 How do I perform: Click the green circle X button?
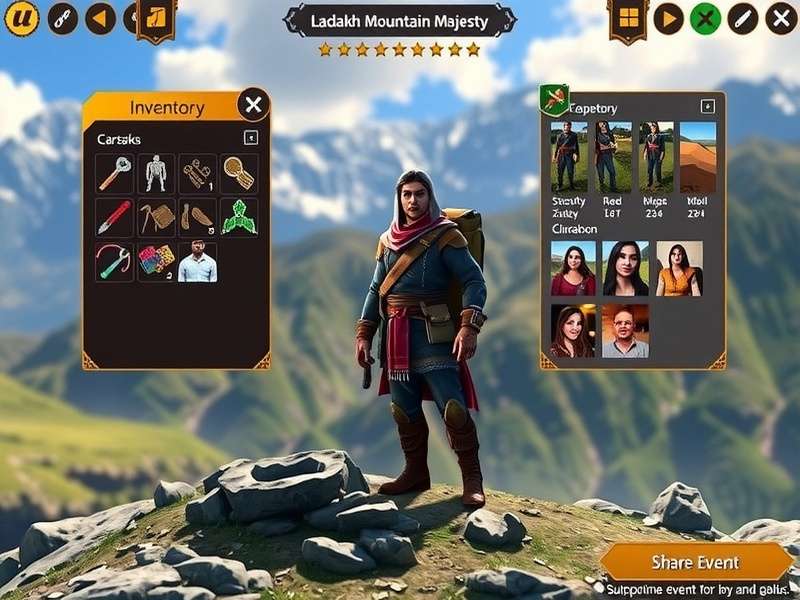pyautogui.click(x=705, y=18)
